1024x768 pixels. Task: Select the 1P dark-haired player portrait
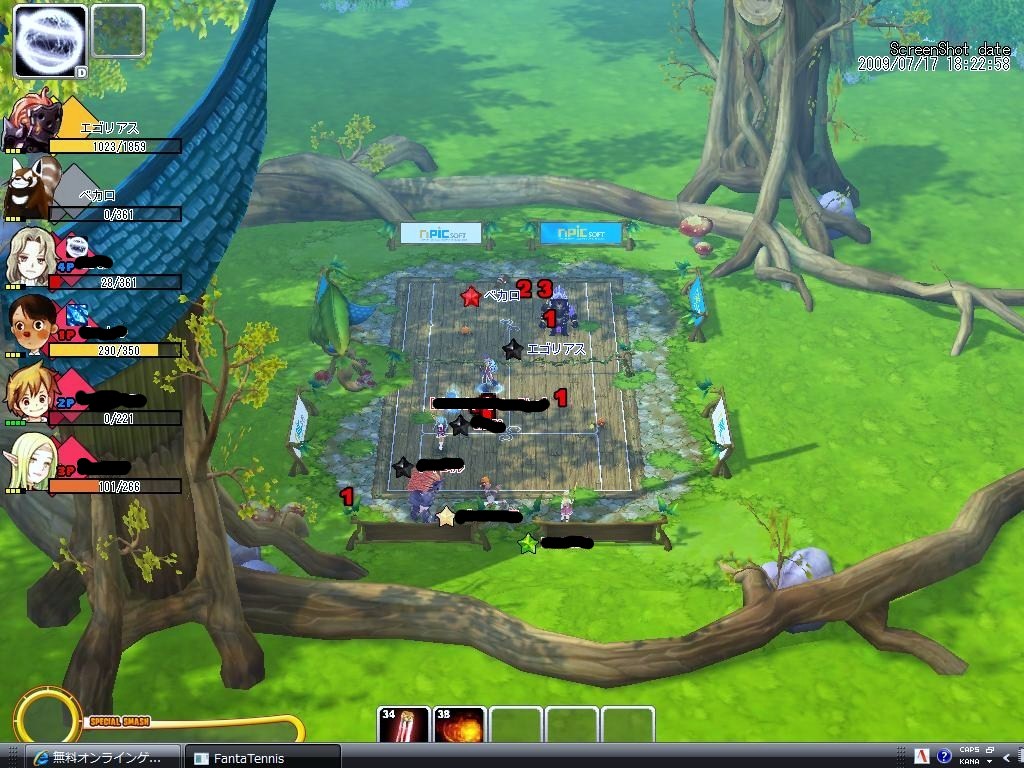[x=28, y=325]
